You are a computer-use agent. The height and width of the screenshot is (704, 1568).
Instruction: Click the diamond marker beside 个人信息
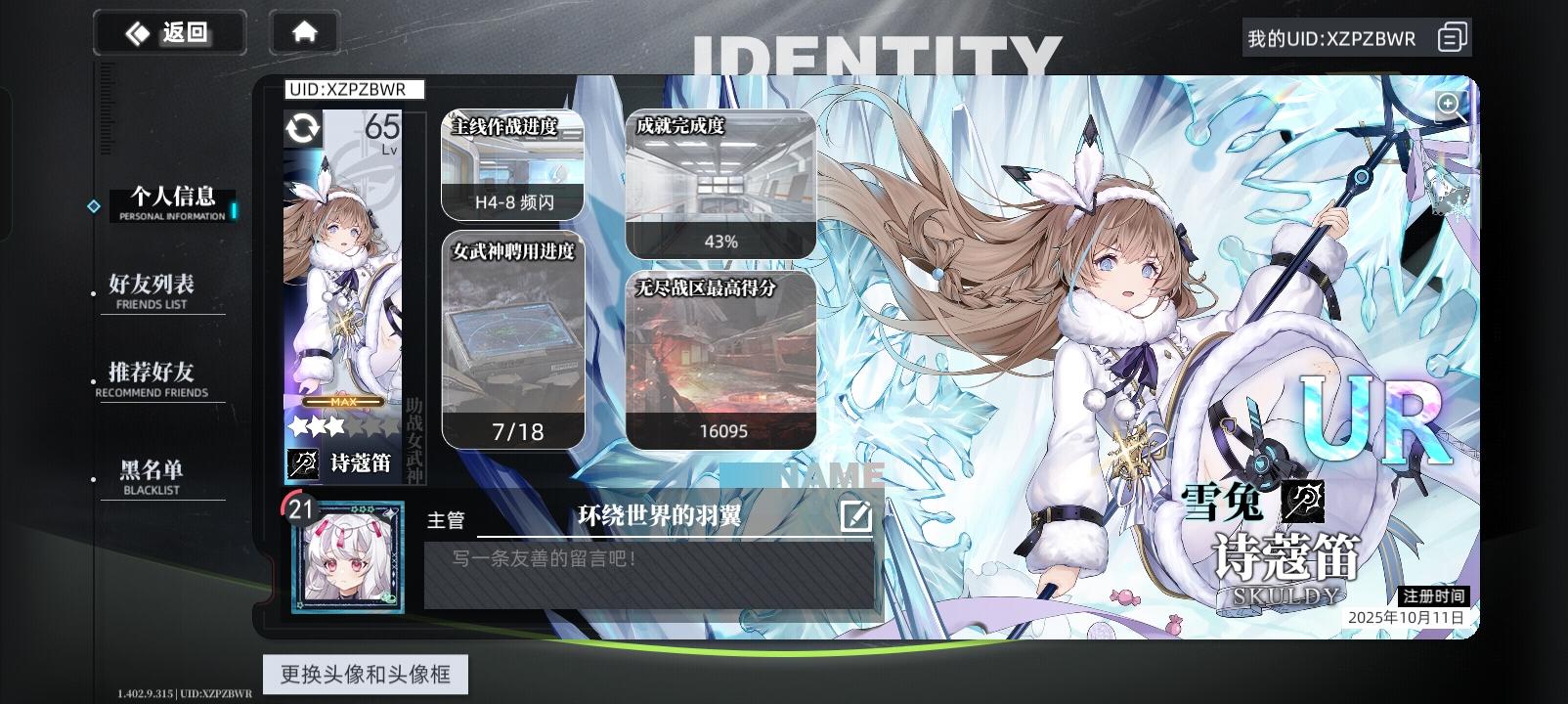pos(94,205)
